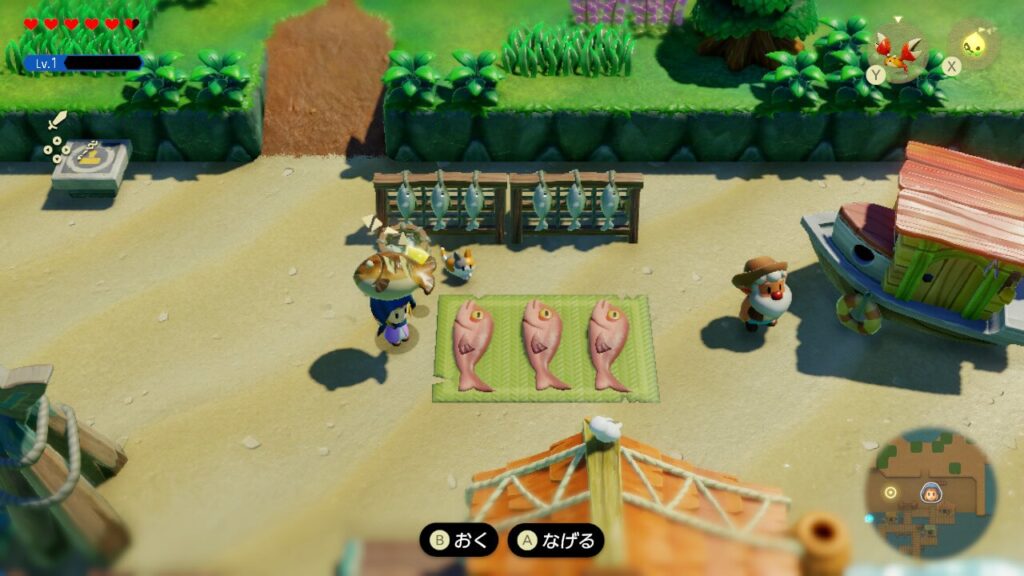Select the crab echo slot

click(895, 46)
